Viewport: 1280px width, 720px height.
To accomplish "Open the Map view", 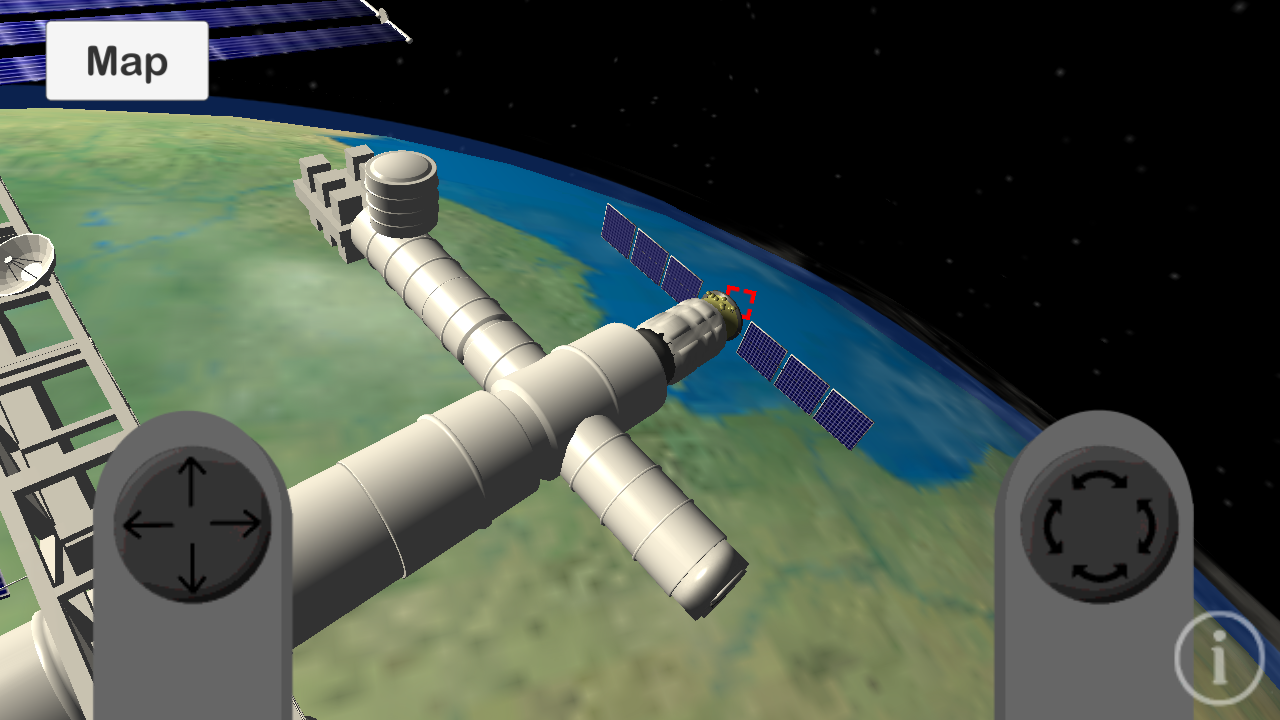I will coord(126,61).
